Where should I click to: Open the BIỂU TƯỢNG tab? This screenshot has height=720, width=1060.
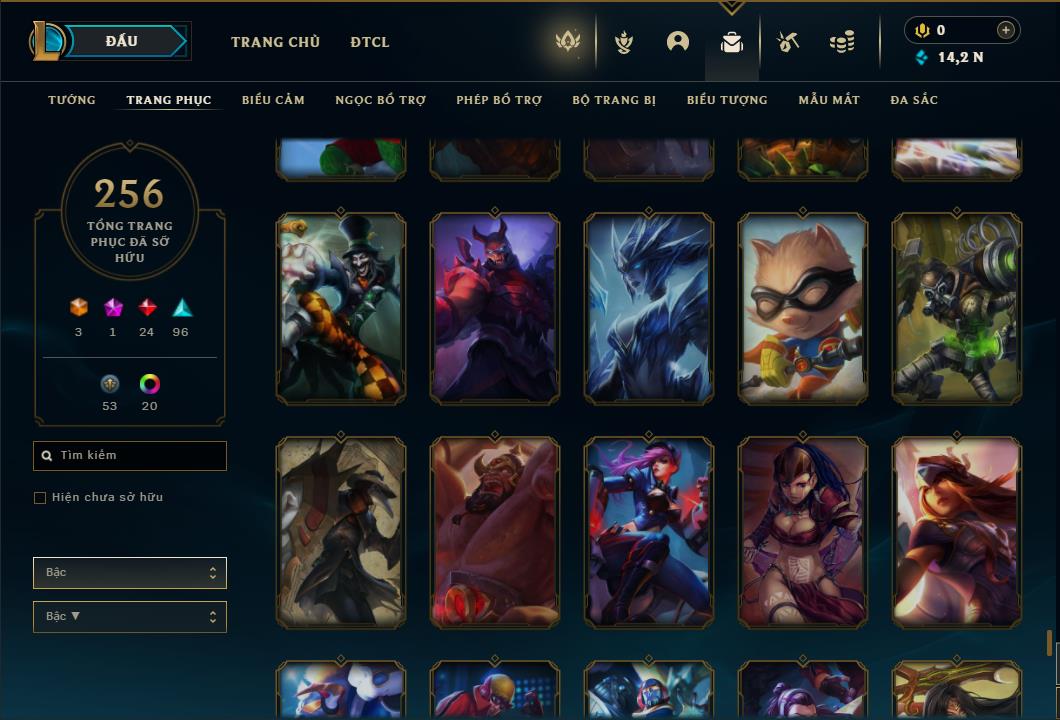tap(727, 100)
